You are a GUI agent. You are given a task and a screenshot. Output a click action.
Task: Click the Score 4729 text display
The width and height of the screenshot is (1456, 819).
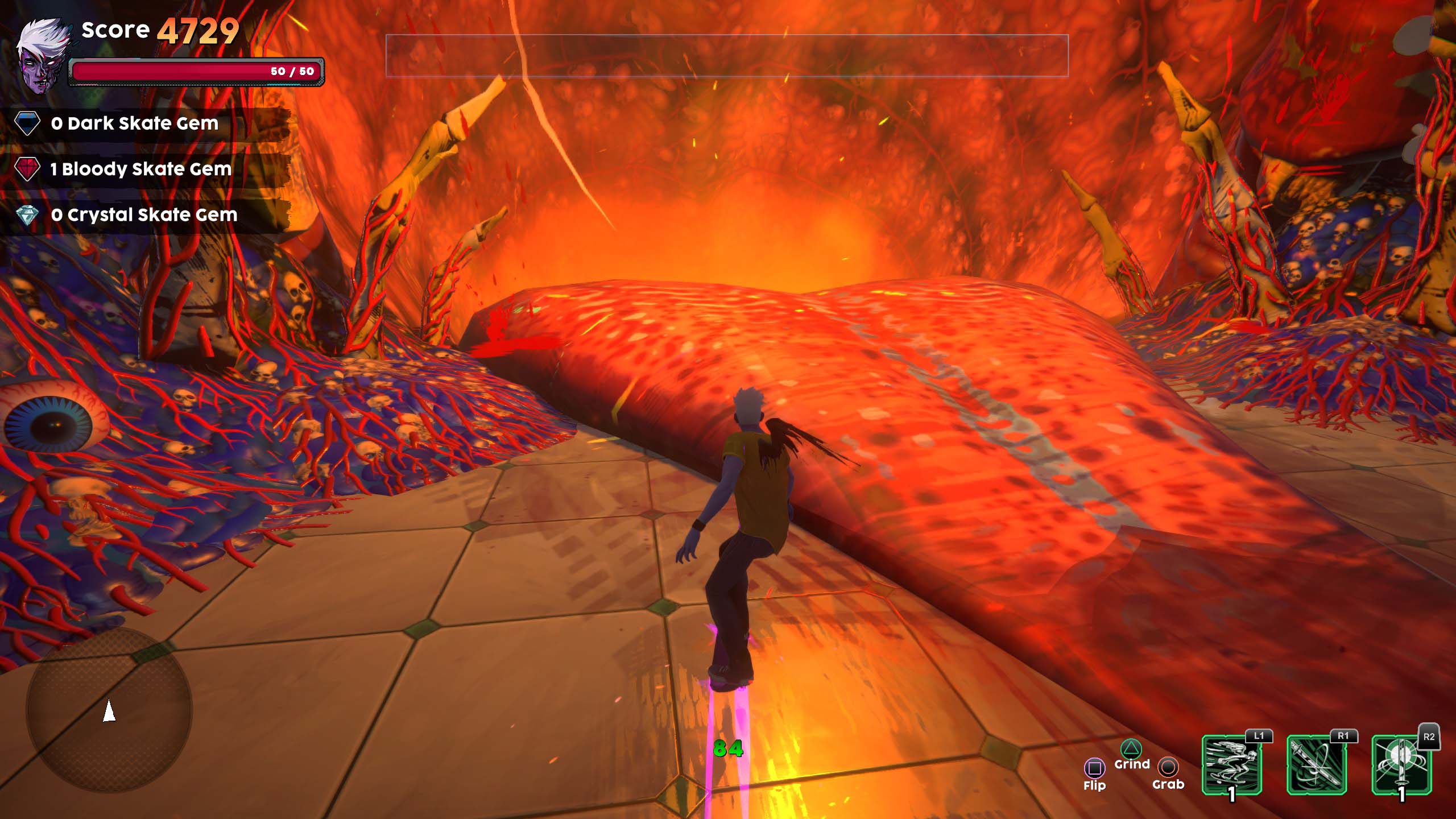159,30
